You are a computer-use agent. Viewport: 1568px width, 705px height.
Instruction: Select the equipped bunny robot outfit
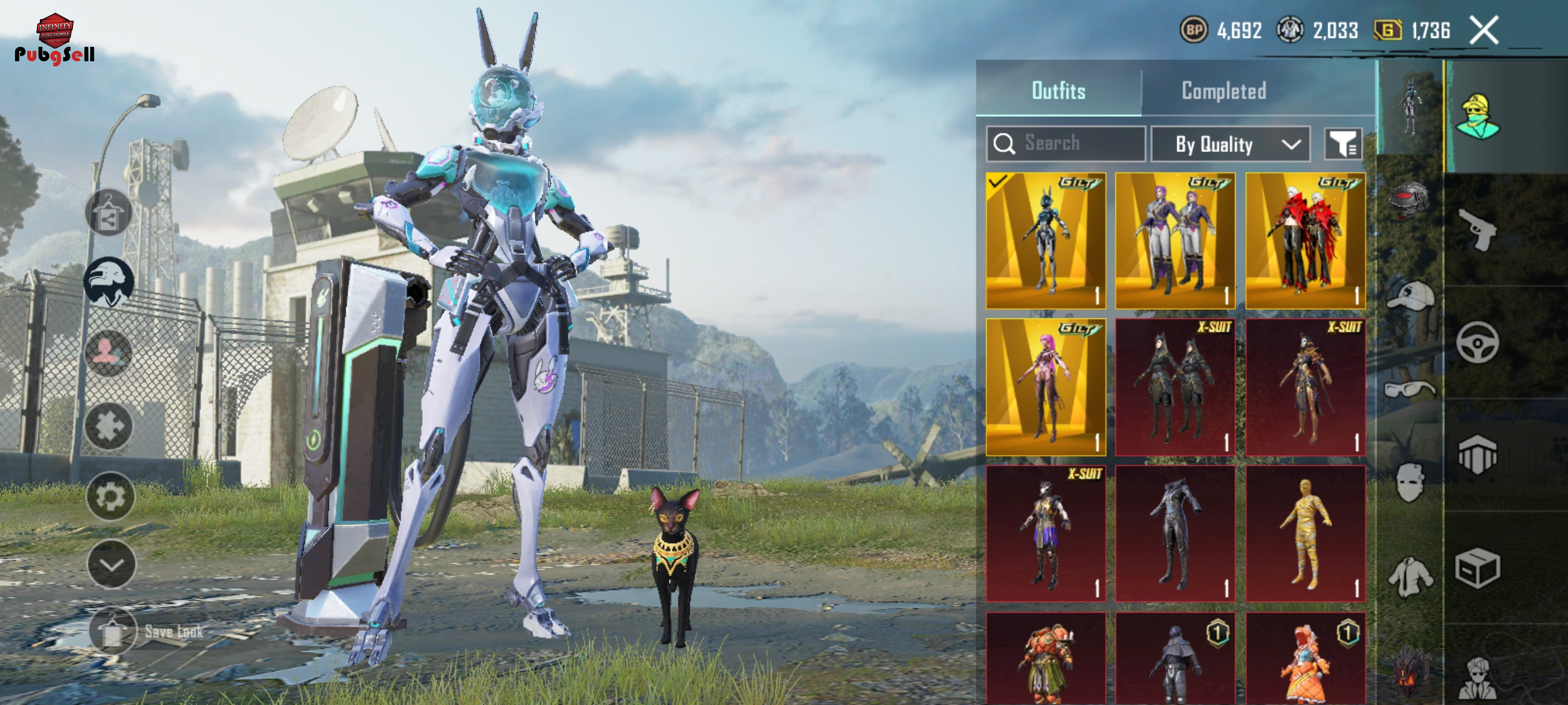[1045, 241]
